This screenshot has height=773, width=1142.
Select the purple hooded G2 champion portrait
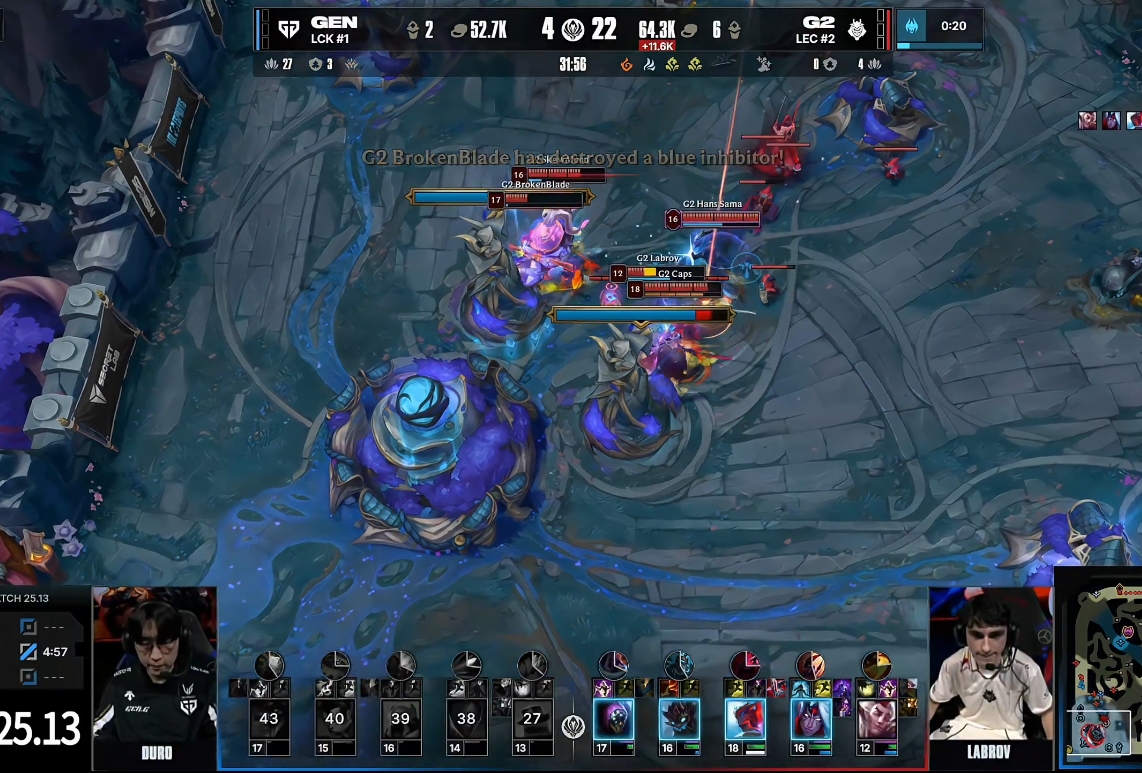(613, 719)
